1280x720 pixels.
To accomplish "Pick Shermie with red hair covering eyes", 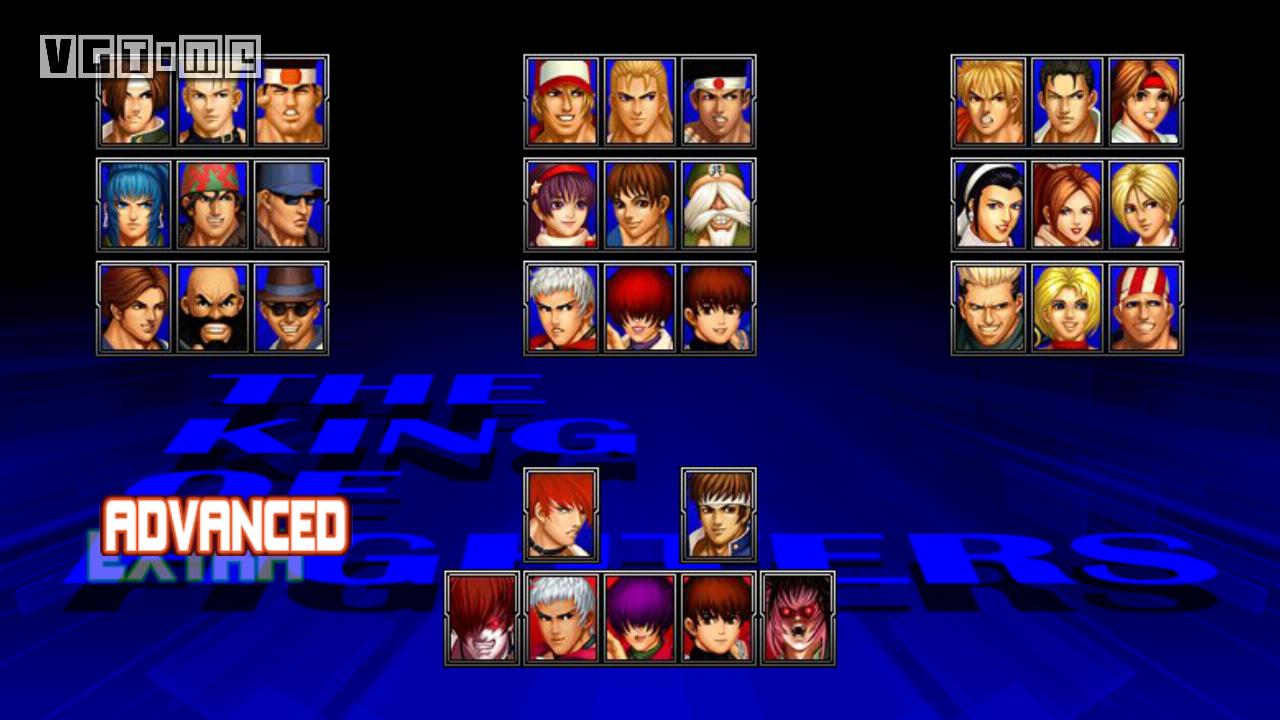I will click(640, 308).
